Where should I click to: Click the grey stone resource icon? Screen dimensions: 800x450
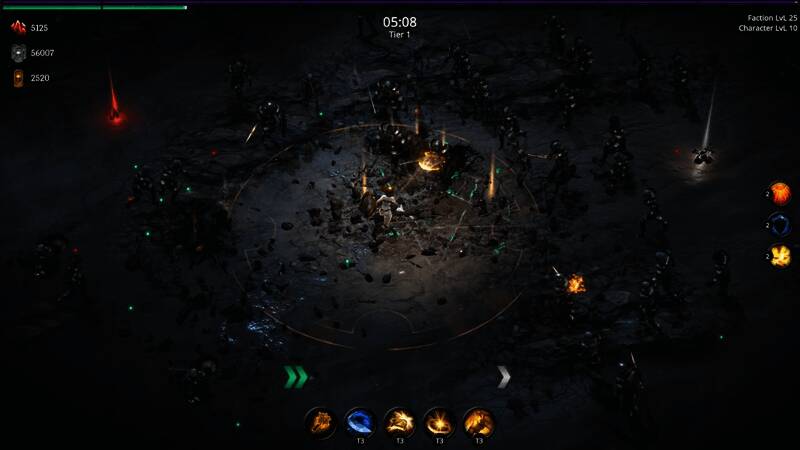[18, 52]
